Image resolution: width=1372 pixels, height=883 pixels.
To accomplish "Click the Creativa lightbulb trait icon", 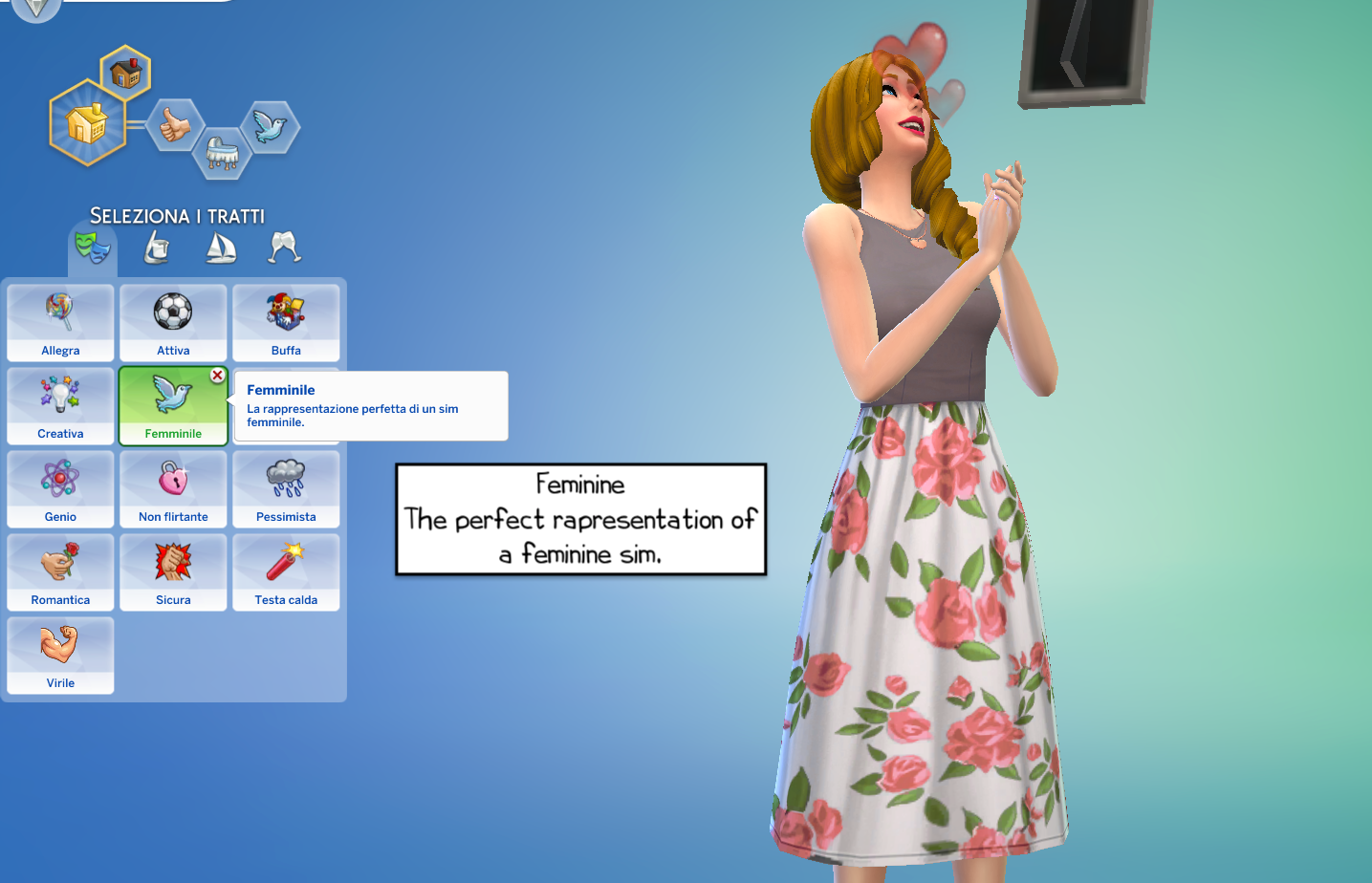I will (x=60, y=405).
